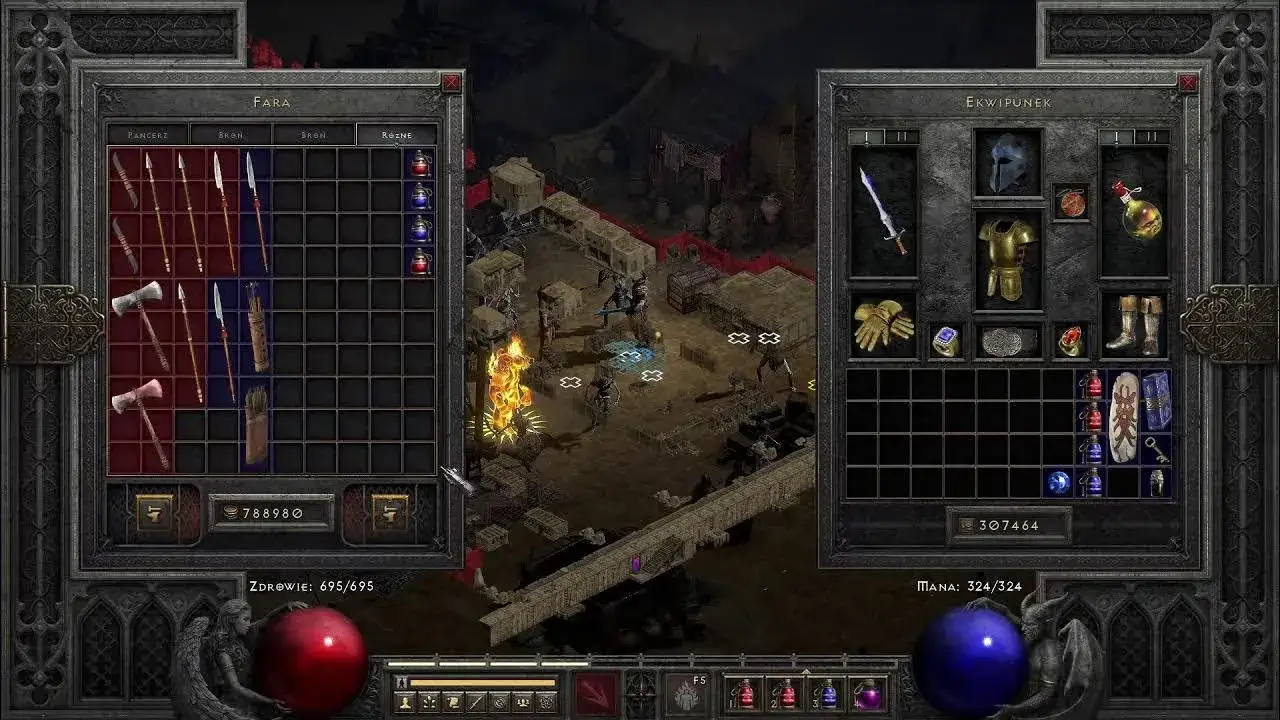
Task: Open the skill tree icon on the toolbar
Action: click(428, 702)
